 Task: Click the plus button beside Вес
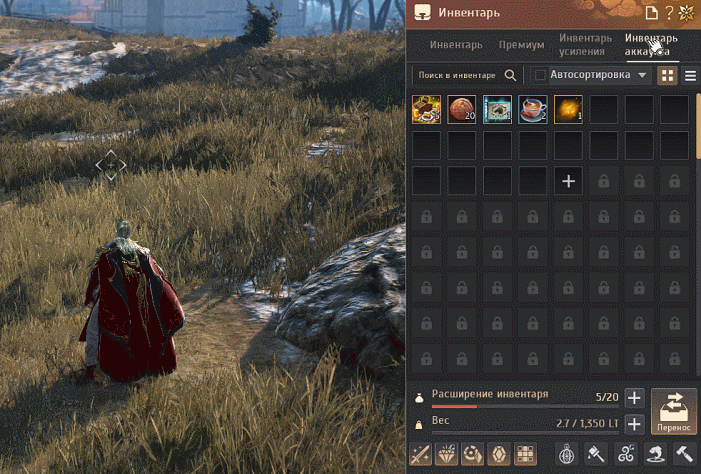pyautogui.click(x=634, y=423)
